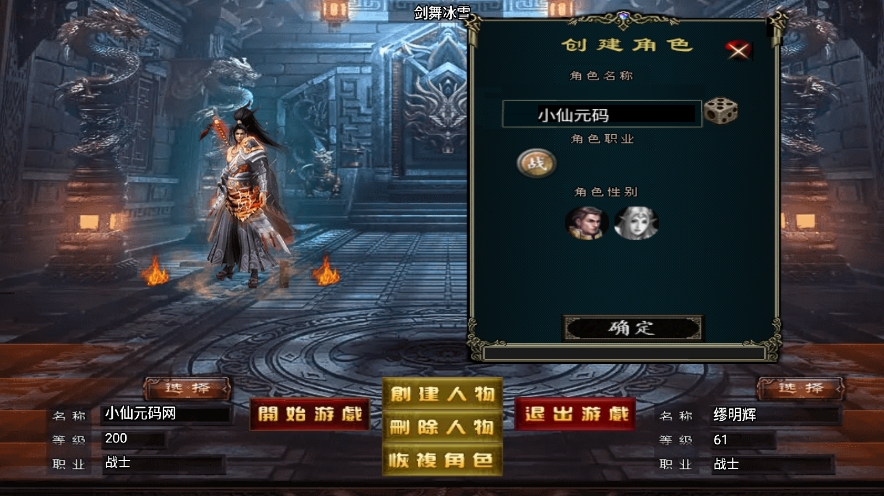
Task: Choose the male character portrait
Action: [586, 222]
